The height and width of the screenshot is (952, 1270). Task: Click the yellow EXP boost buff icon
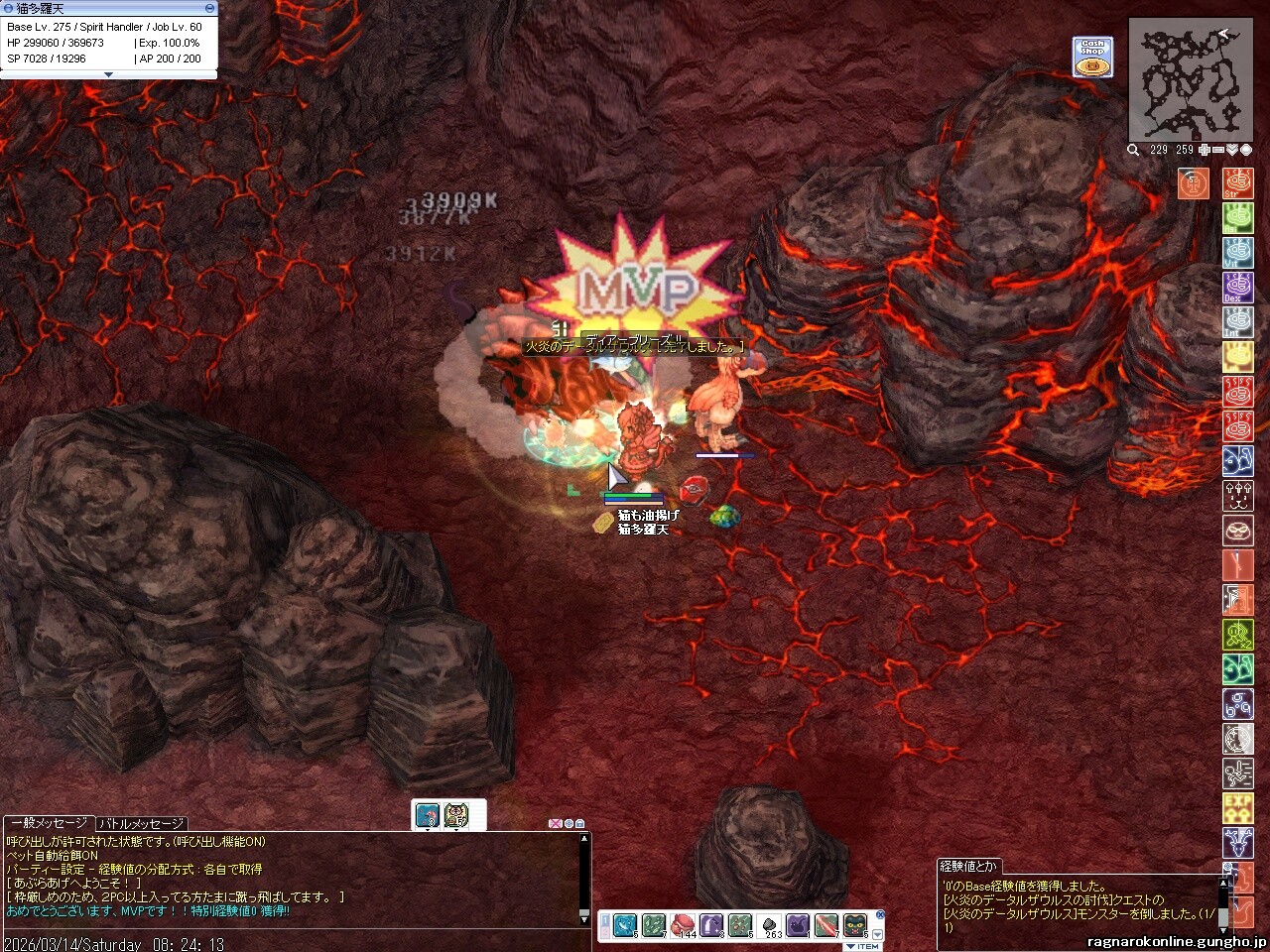1237,808
